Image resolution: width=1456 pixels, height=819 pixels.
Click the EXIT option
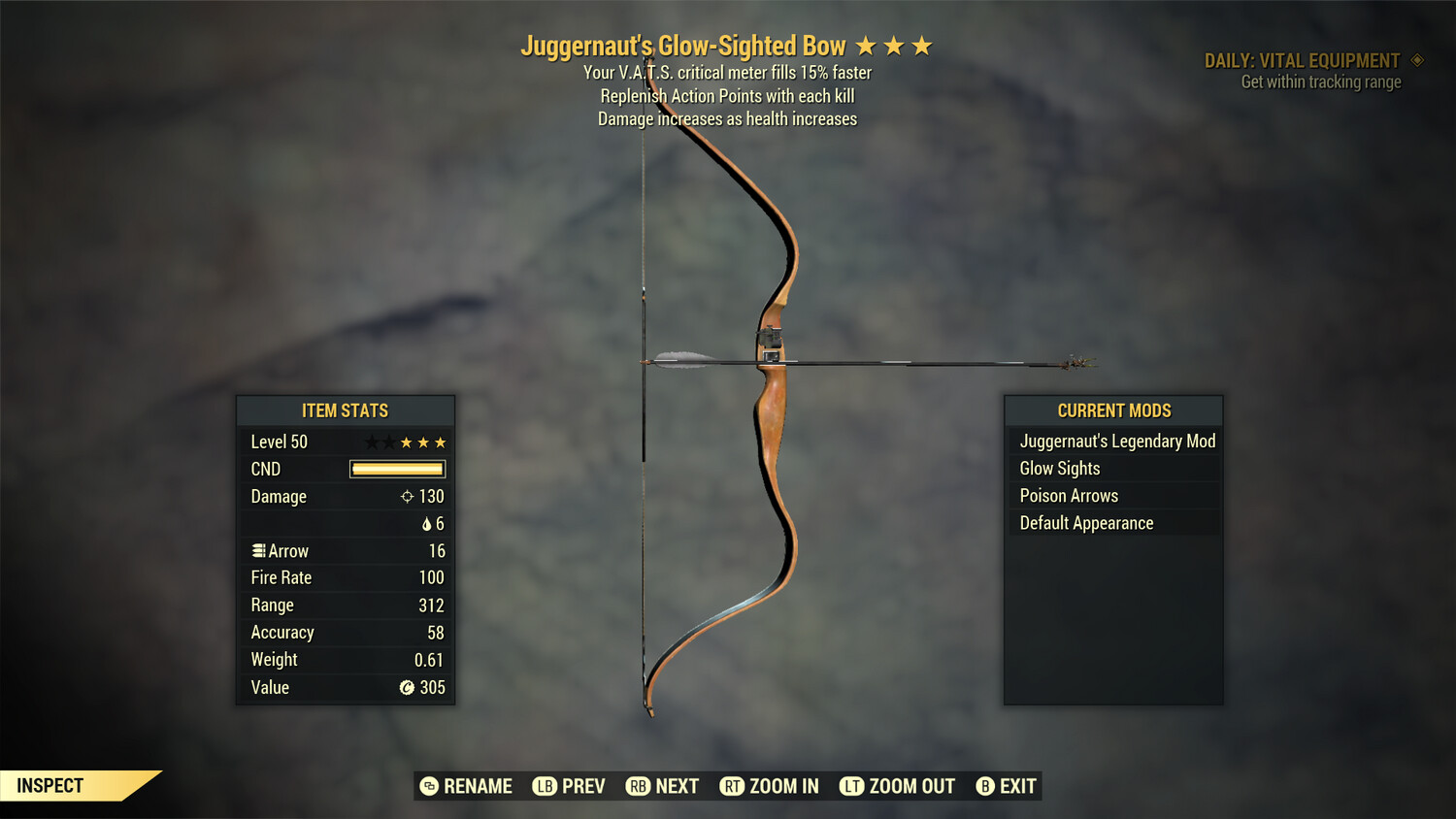(x=1017, y=786)
